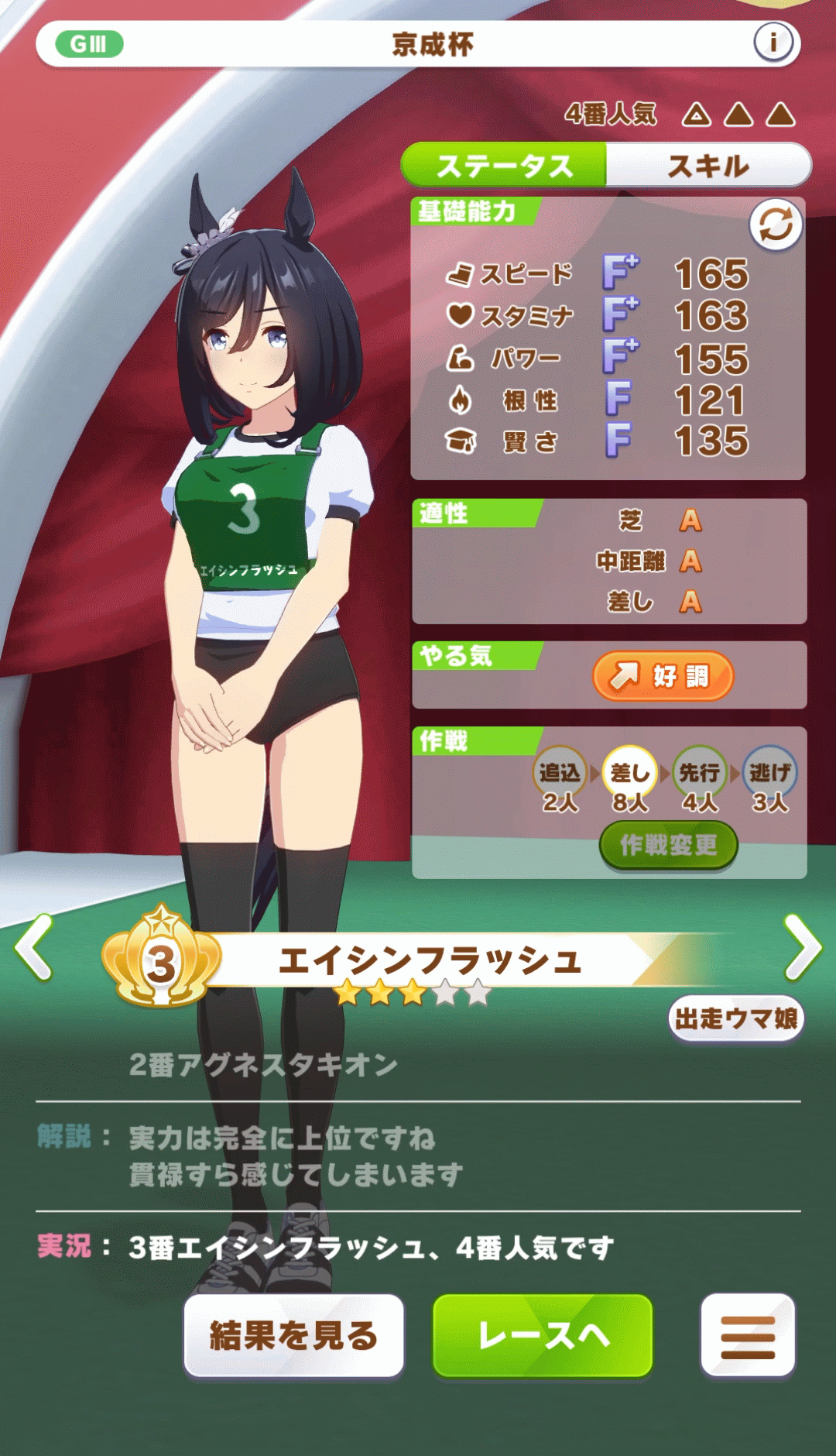Click 結果を見る to view results
Image resolution: width=836 pixels, height=1456 pixels.
point(294,1335)
